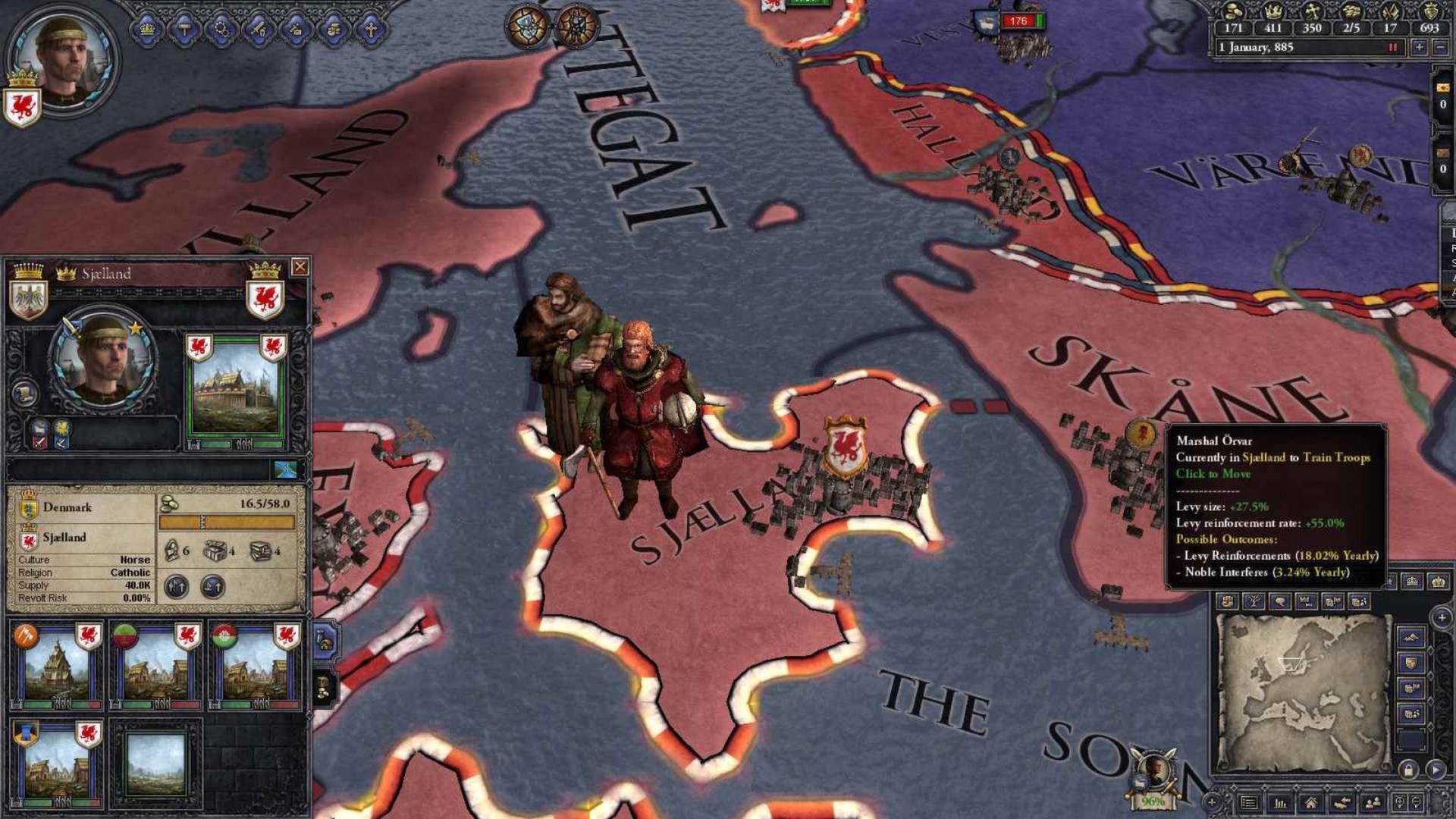Open message log via list icon near minimap

pos(1249,803)
